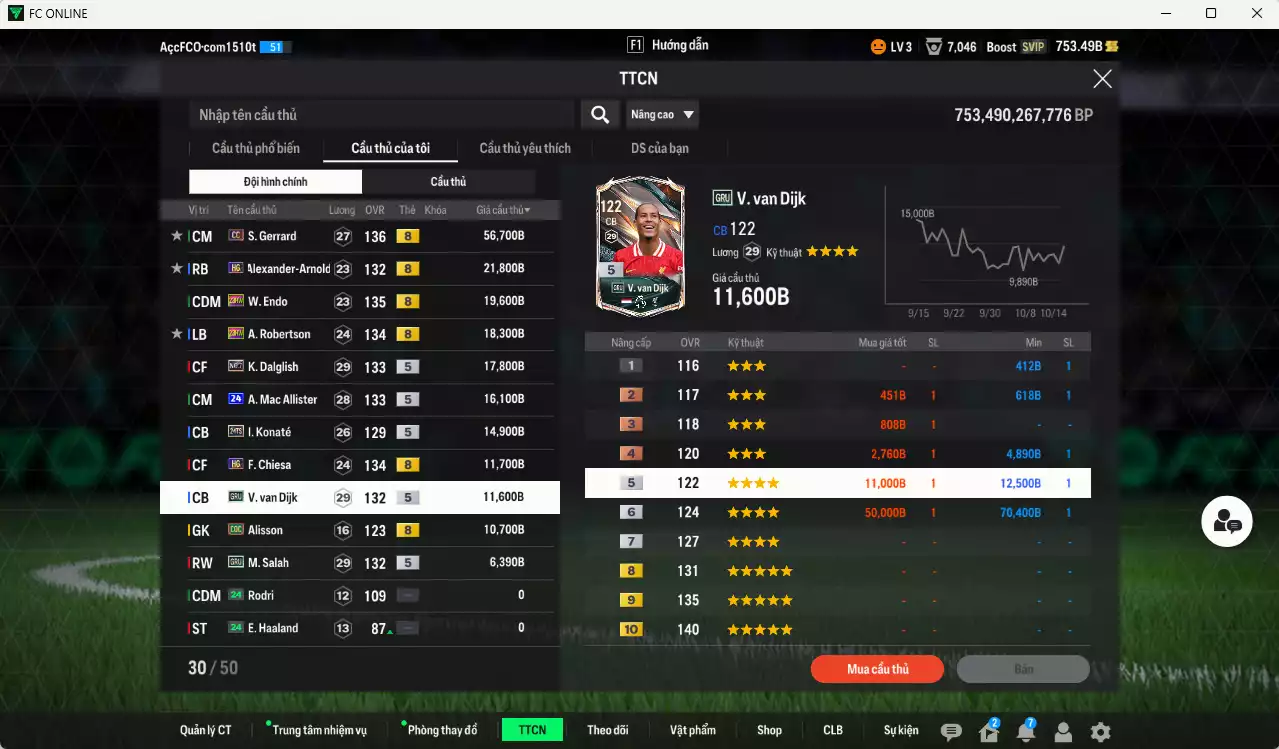Switch to Cầu thủ phổ biến tab

255,149
